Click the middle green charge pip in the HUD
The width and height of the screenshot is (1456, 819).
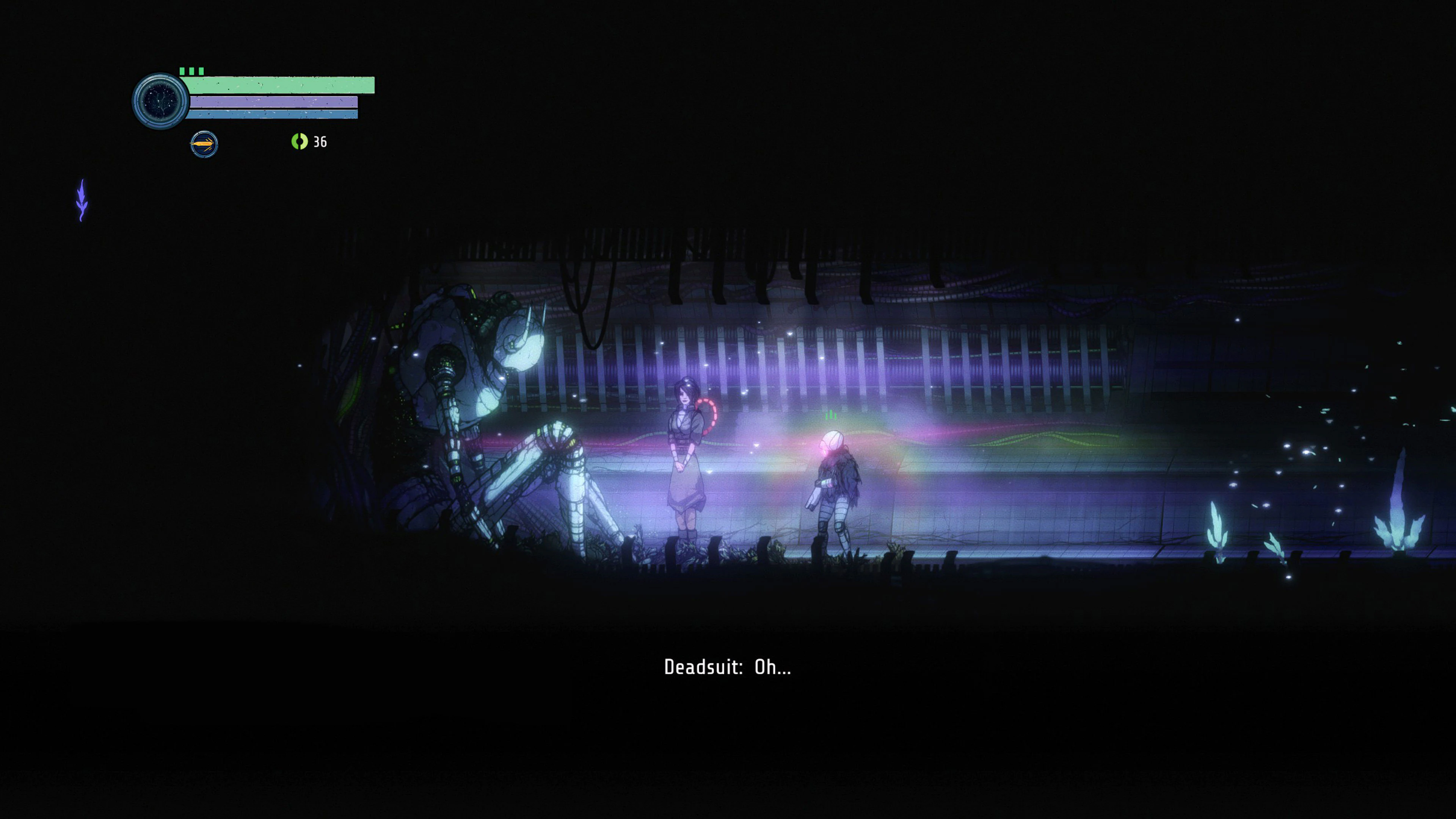(x=191, y=71)
